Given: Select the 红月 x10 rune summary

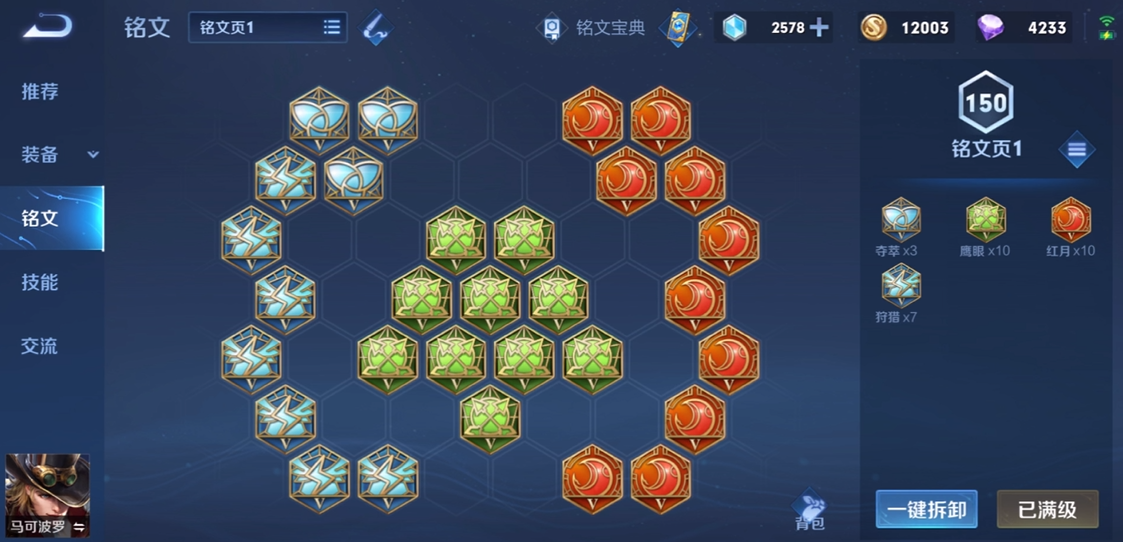Looking at the screenshot, I should [1071, 227].
